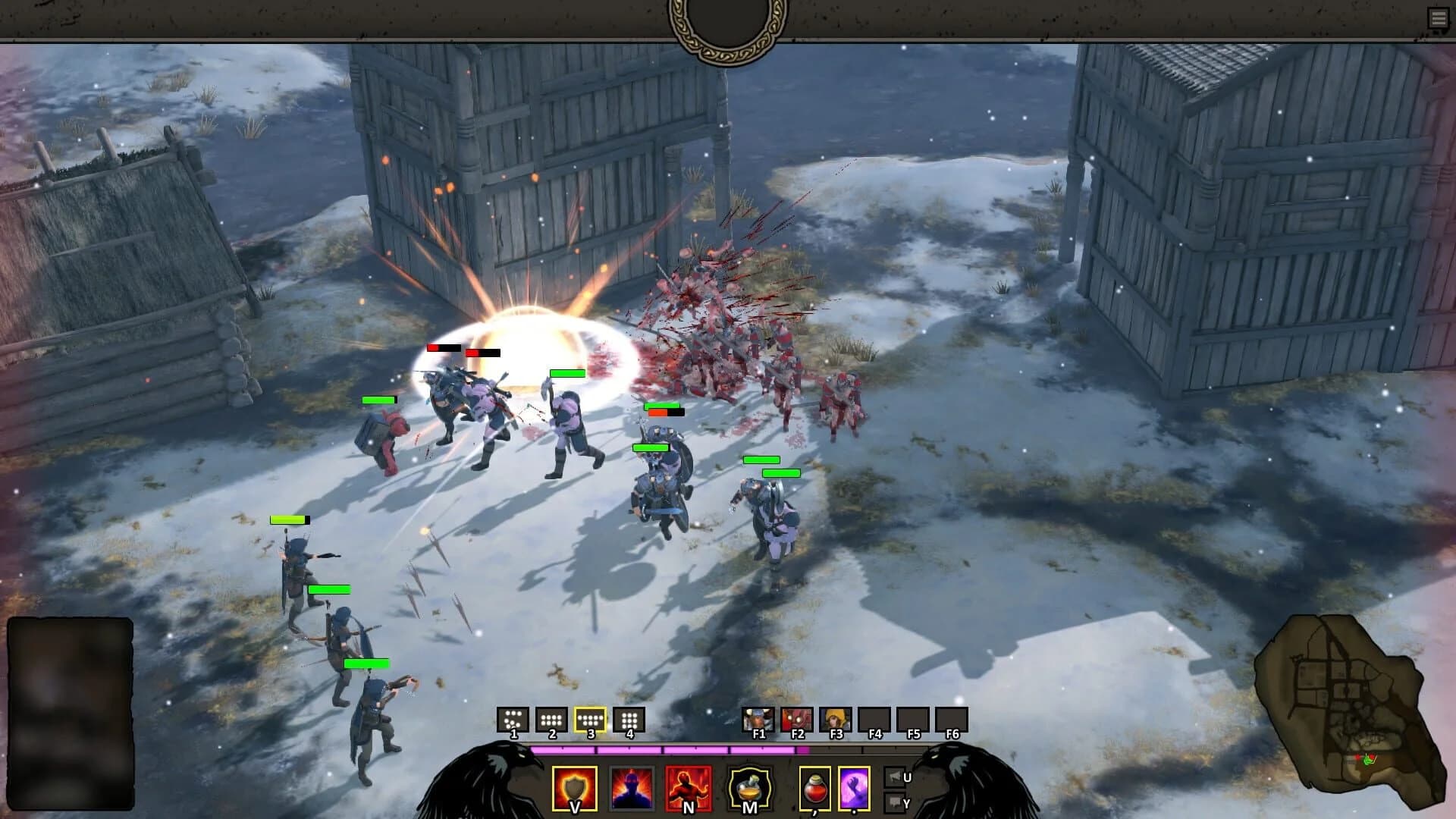Image resolution: width=1456 pixels, height=819 pixels.
Task: Open the hamburger menu at top right
Action: [1439, 17]
